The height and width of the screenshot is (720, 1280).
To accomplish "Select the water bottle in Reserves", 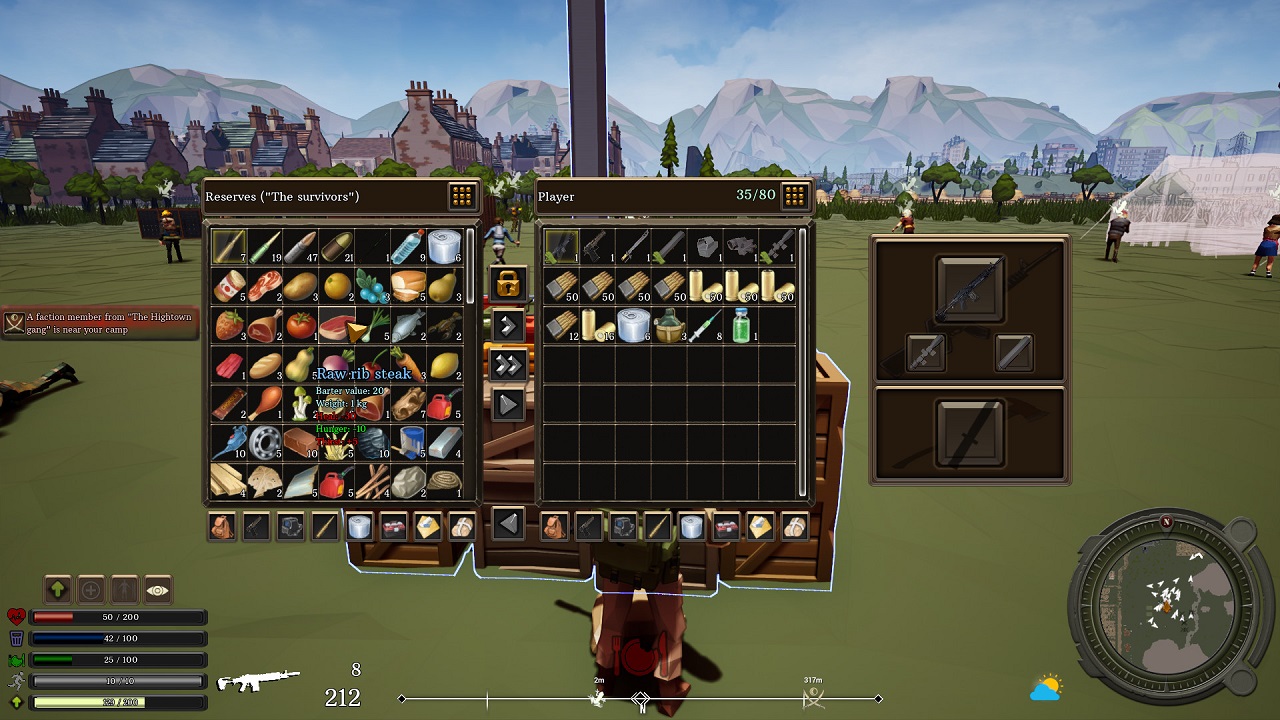I will [407, 247].
